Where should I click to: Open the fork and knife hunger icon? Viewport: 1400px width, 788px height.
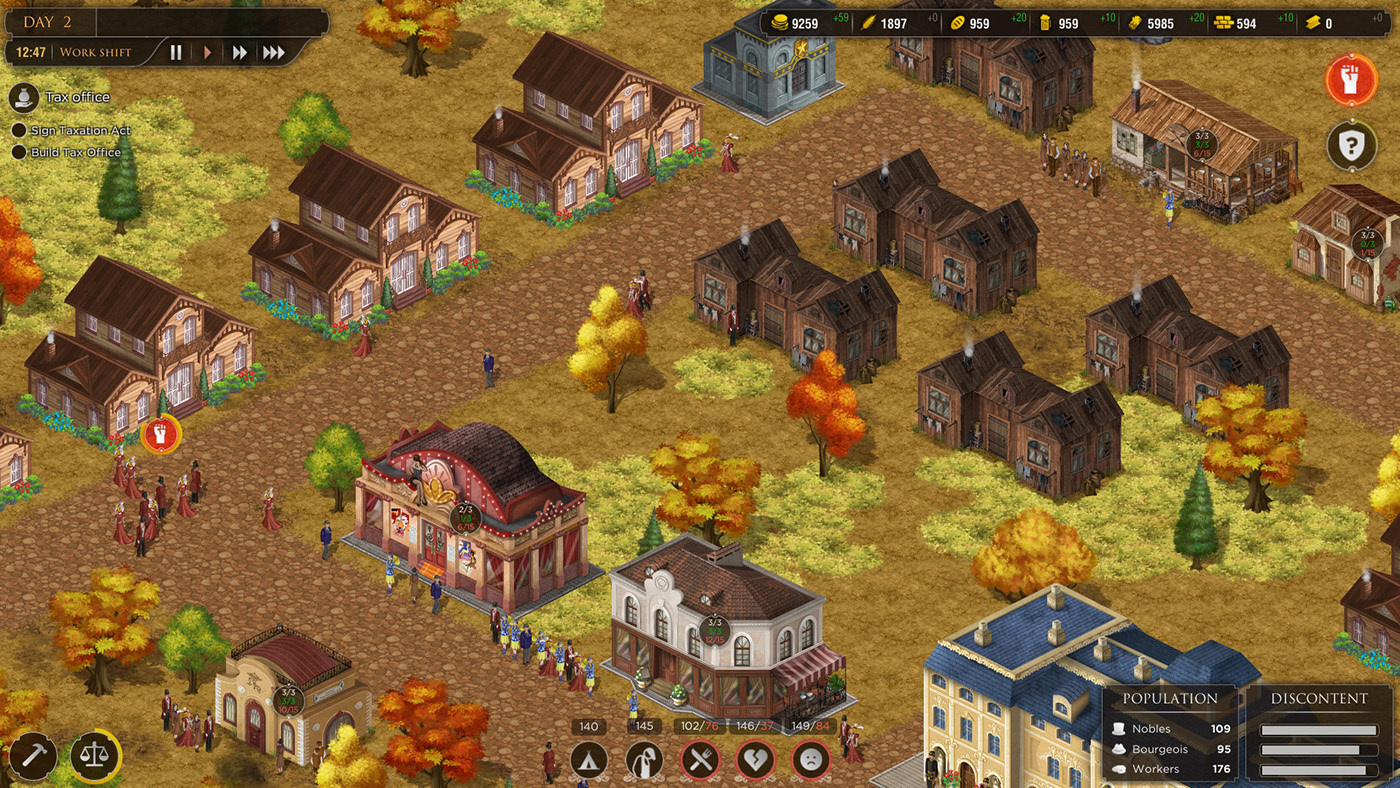coord(700,761)
